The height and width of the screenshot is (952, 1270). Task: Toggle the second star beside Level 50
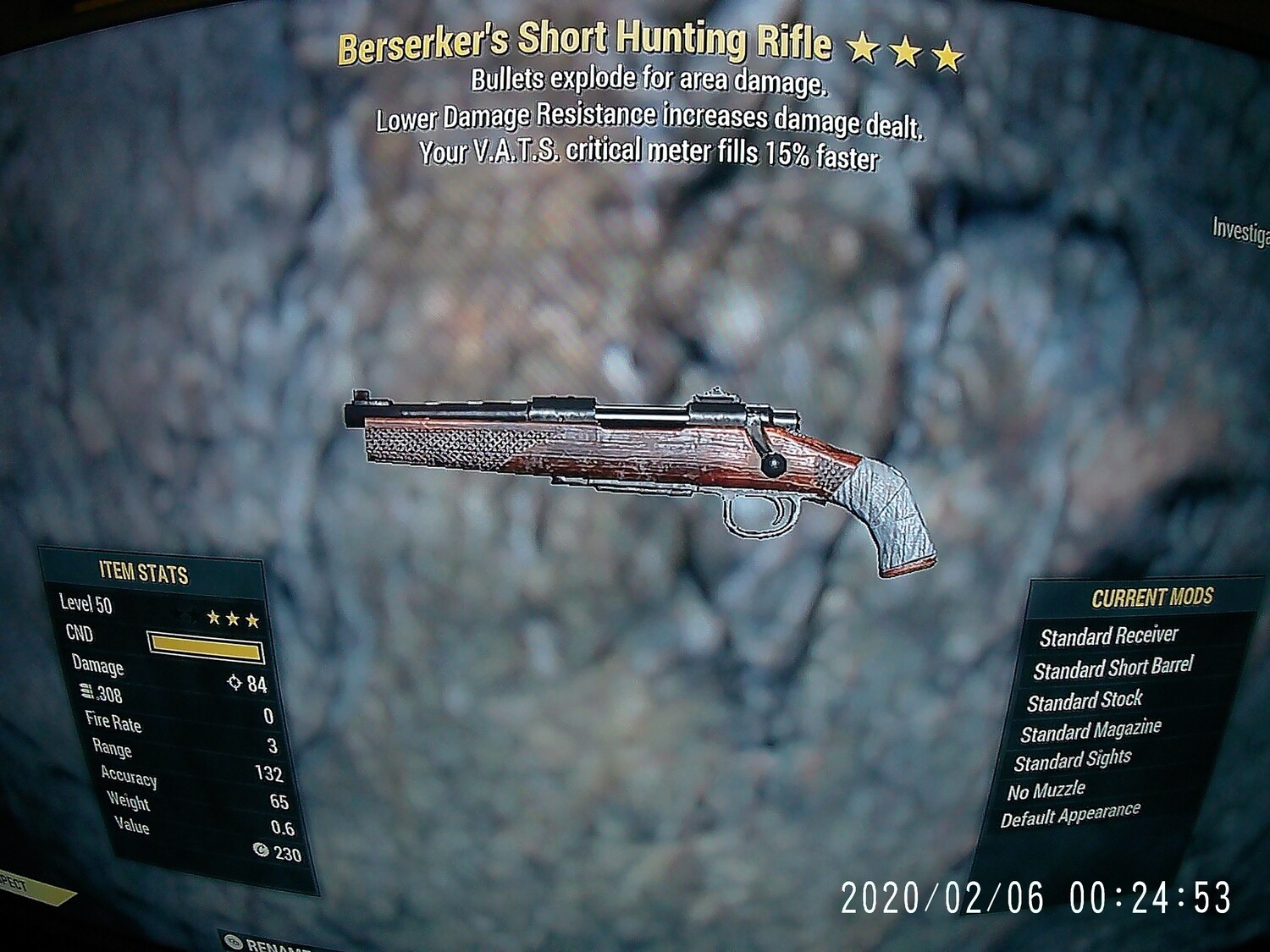coord(233,619)
